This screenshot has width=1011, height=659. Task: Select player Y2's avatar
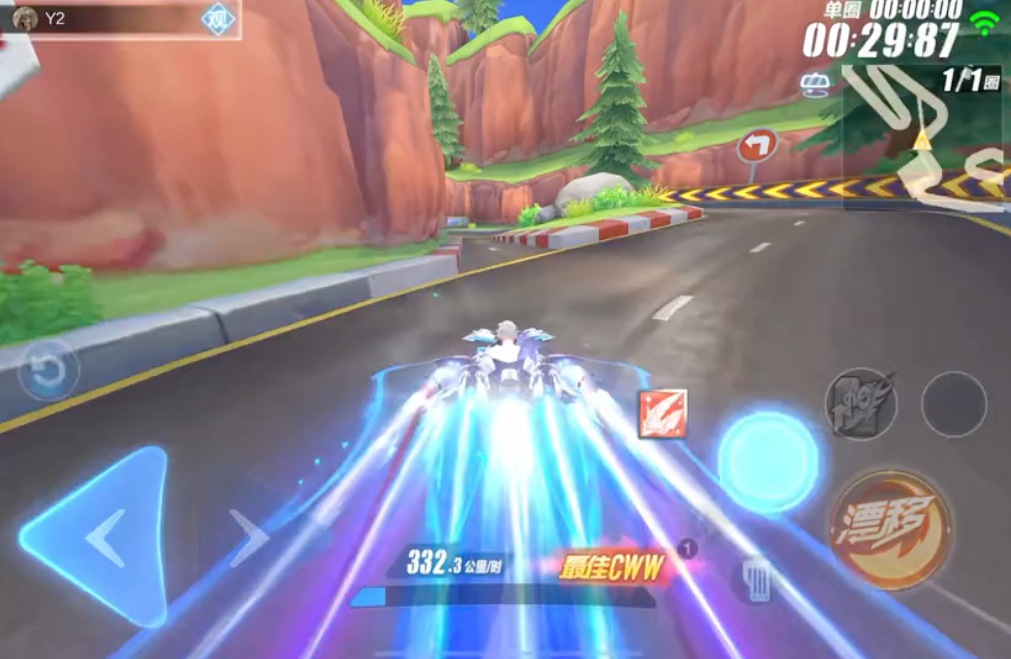pos(26,18)
